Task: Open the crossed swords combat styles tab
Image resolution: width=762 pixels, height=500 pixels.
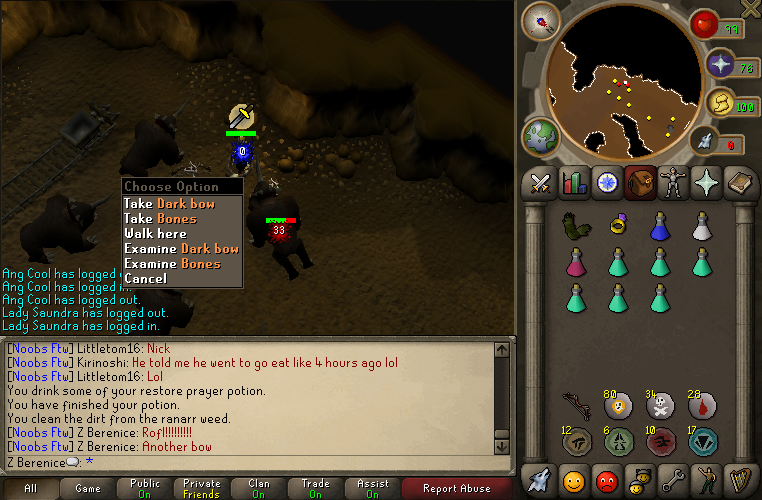Action: [541, 183]
